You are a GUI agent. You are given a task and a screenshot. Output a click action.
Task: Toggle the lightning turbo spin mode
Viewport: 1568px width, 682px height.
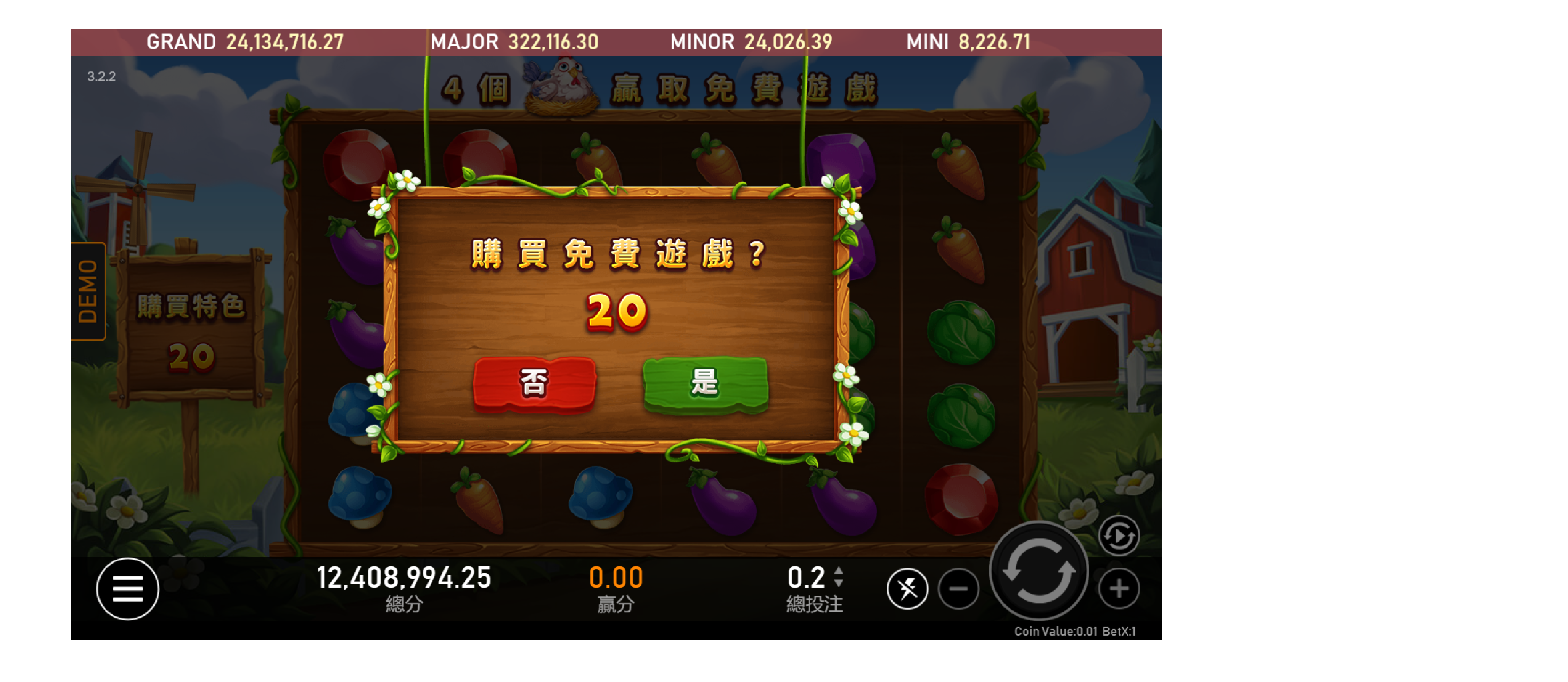point(907,588)
